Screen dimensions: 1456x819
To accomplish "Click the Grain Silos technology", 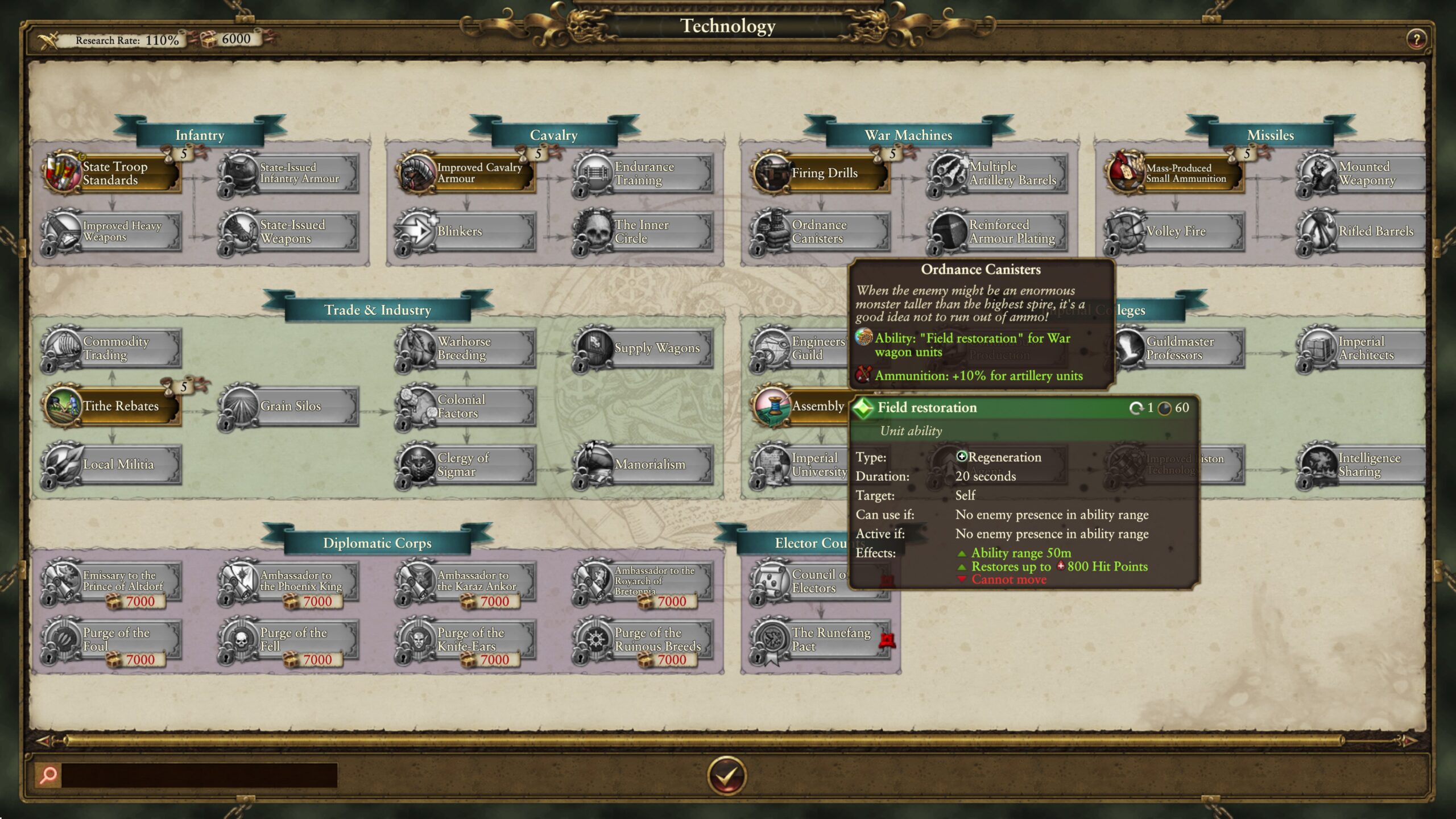I will click(x=289, y=406).
